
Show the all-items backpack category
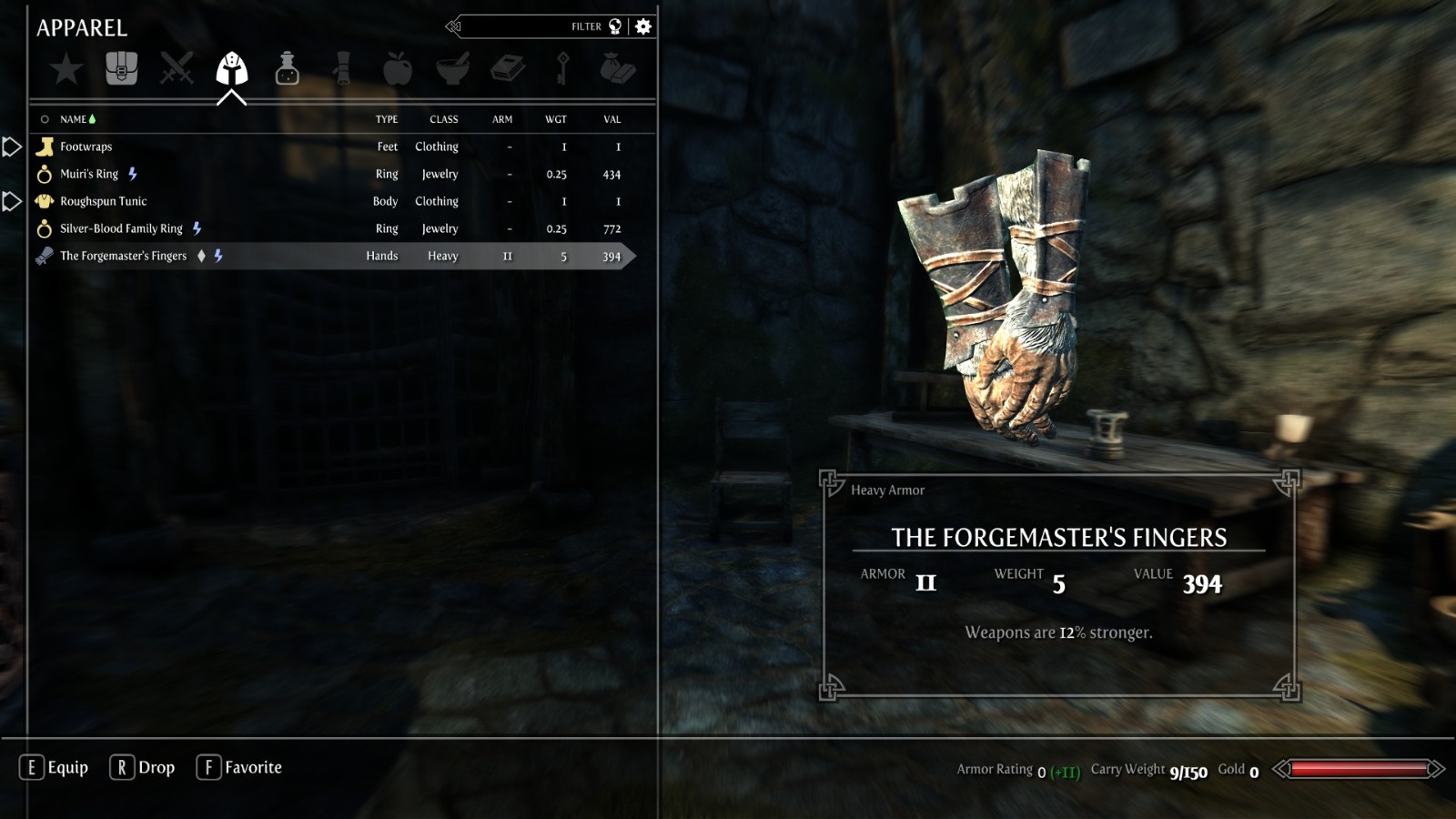(x=121, y=69)
